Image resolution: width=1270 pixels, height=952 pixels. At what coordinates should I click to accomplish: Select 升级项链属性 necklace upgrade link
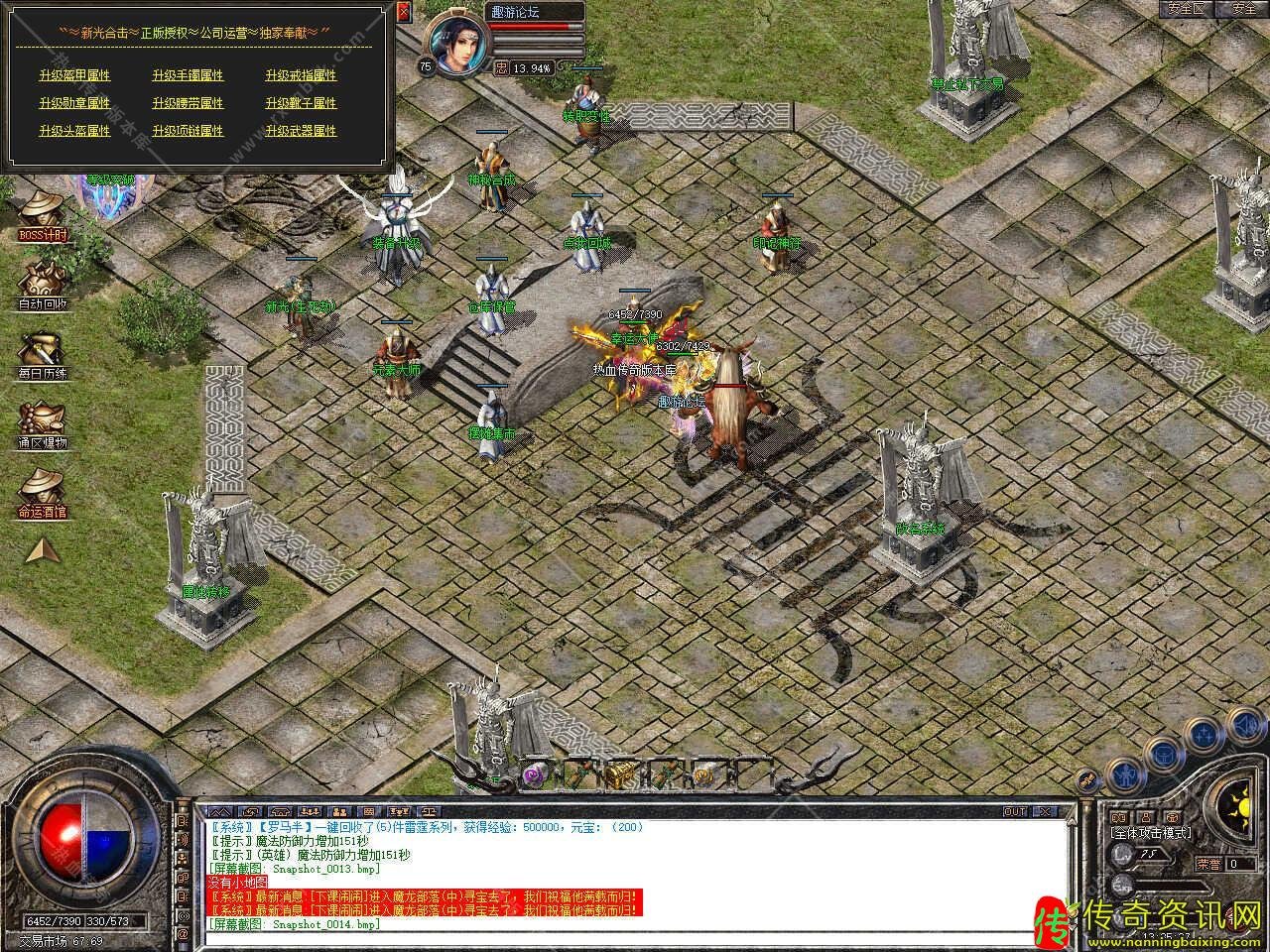[188, 131]
